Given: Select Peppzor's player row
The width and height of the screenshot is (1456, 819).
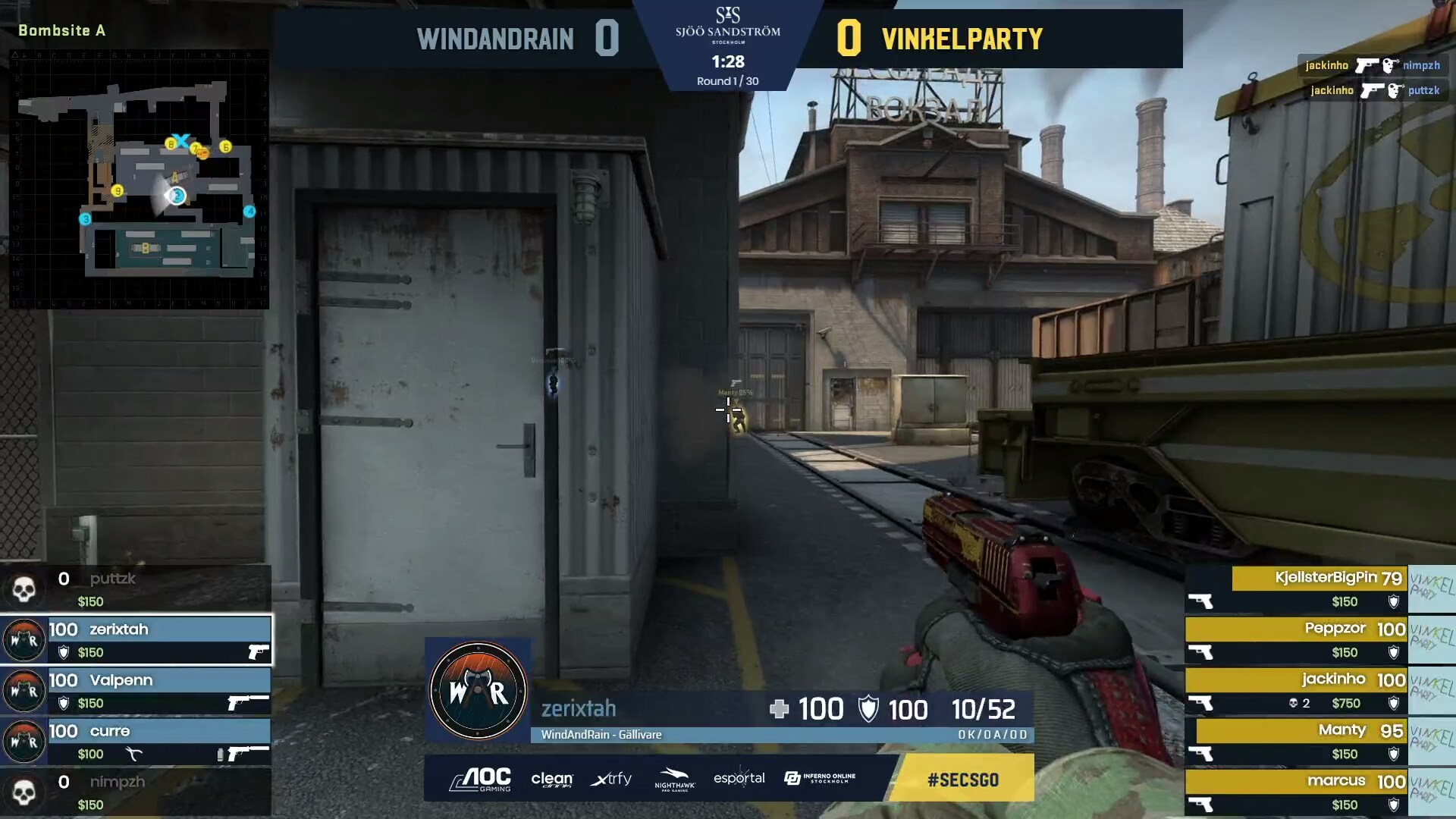Looking at the screenshot, I should click(1297, 640).
